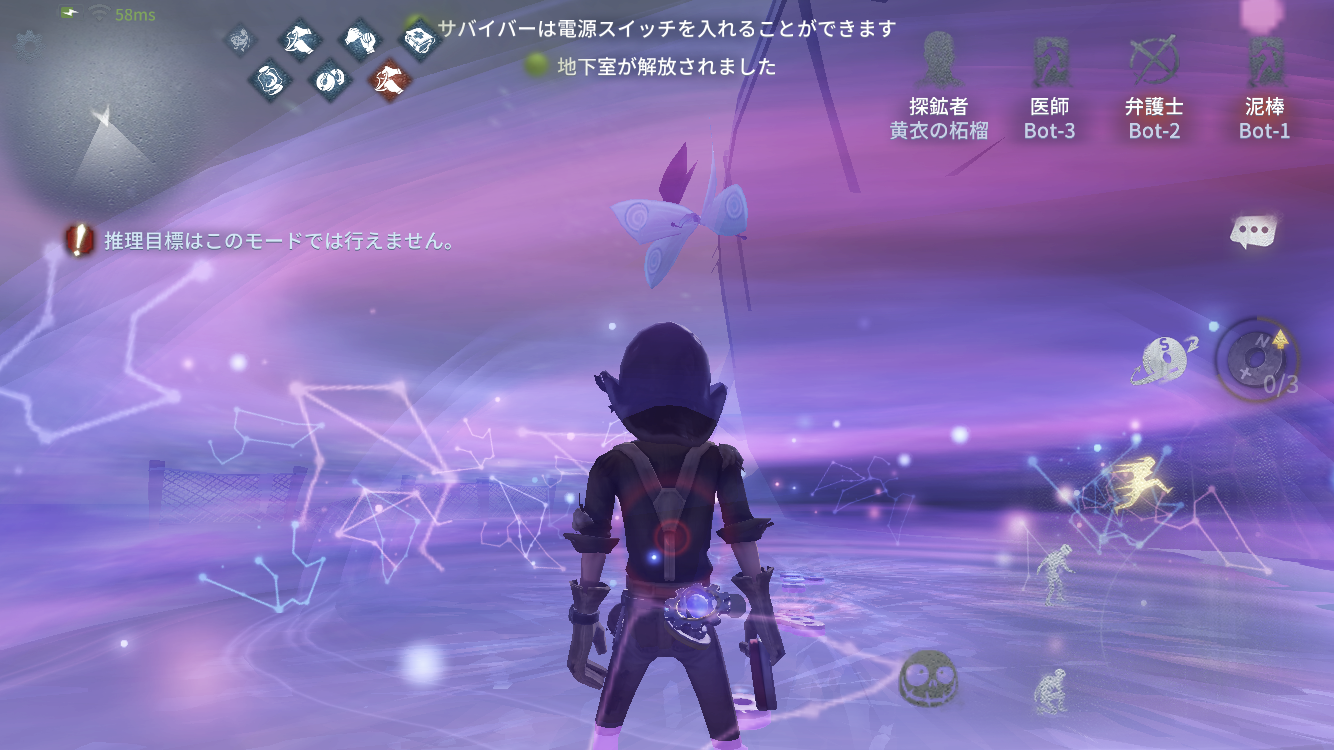Switch magnet polarity with the planet icon
This screenshot has height=750, width=1334.
pos(1163,360)
